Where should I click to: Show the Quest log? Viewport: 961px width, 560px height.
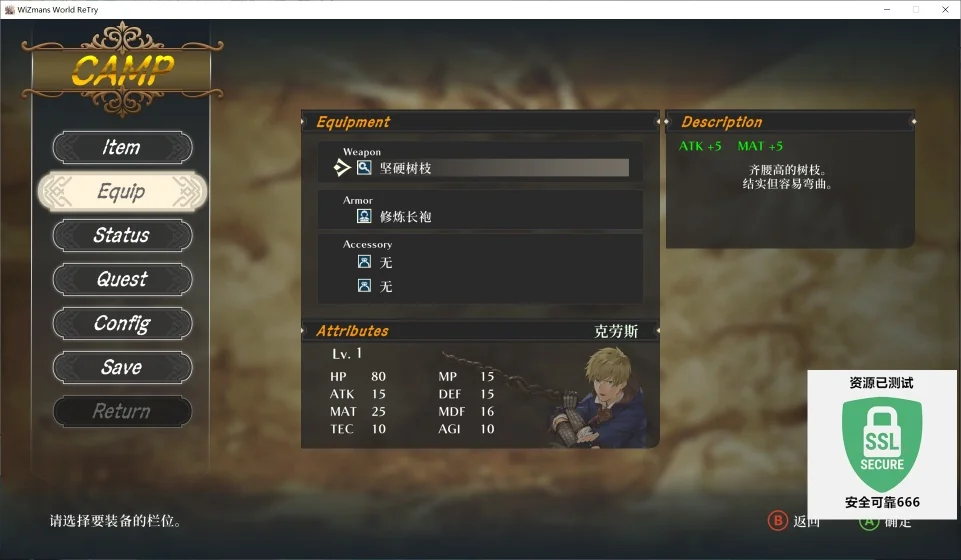(122, 280)
